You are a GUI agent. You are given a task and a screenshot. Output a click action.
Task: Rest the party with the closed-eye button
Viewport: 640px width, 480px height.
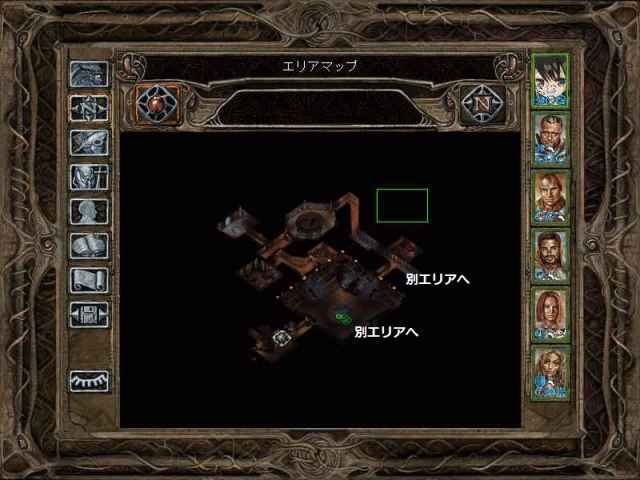88,381
